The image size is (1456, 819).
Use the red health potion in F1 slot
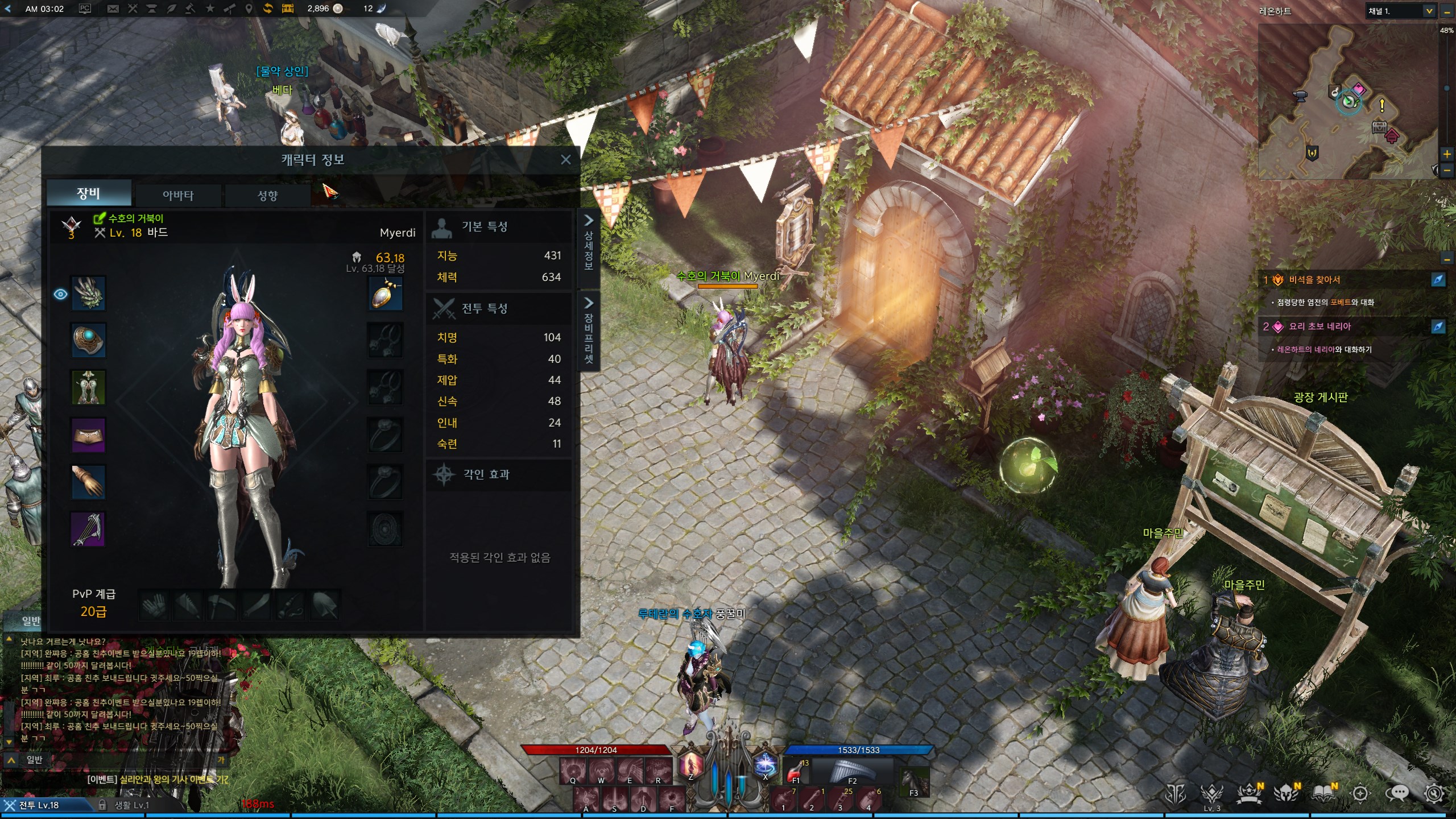(x=796, y=772)
